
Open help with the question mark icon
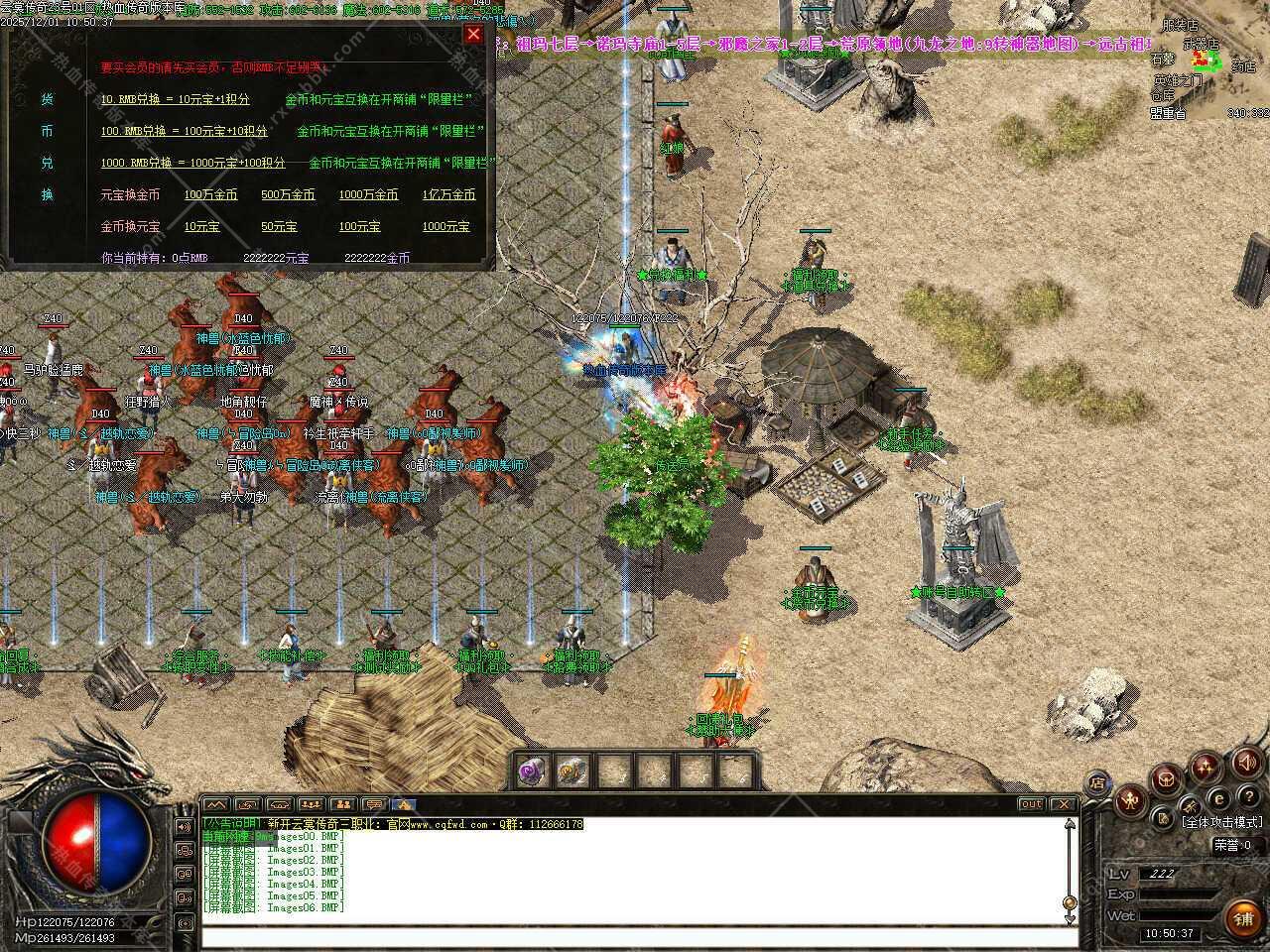point(1247,795)
